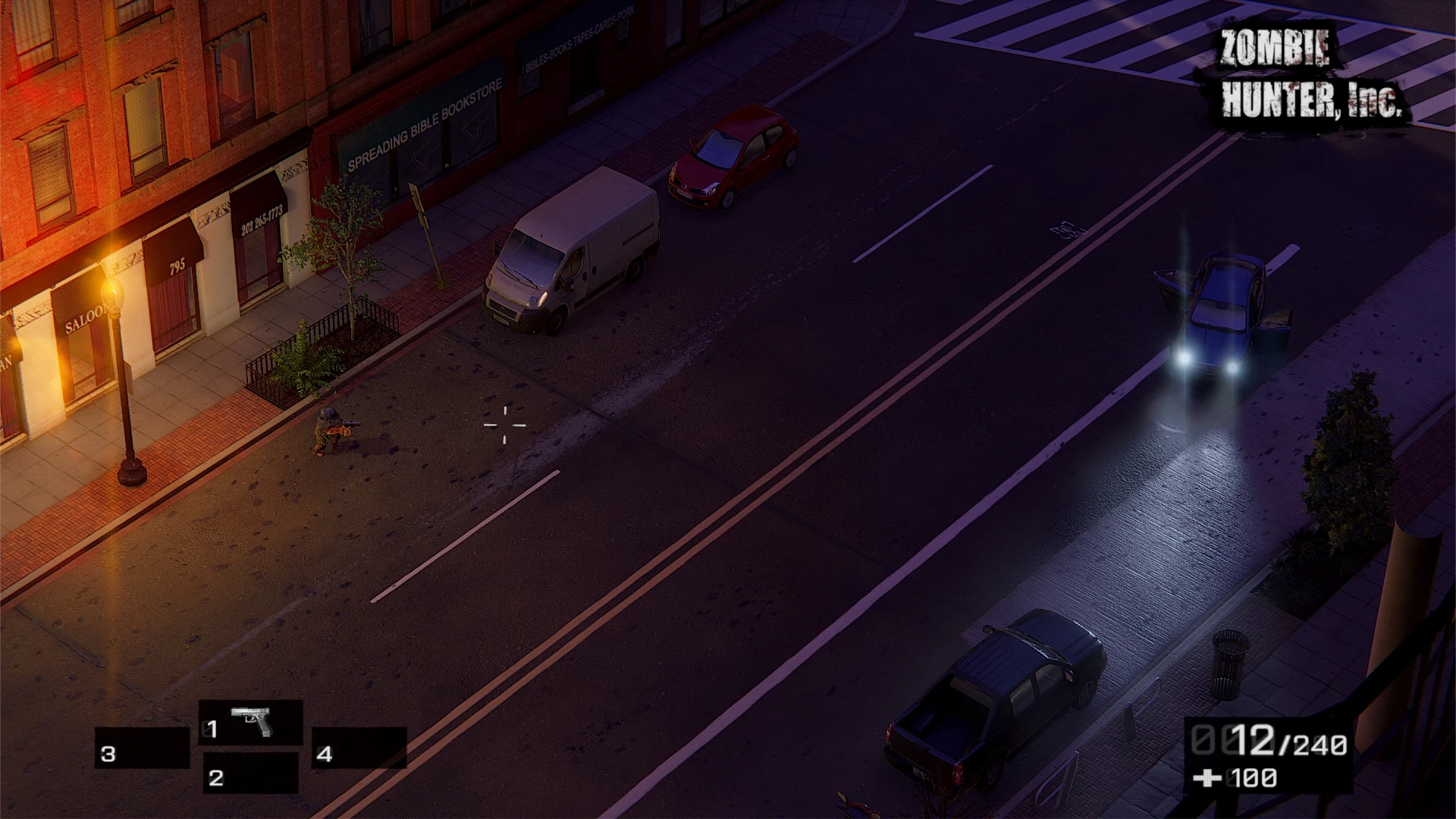Screen dimensions: 1456x819
Task: Switch to empty weapon slot number 3
Action: (142, 748)
